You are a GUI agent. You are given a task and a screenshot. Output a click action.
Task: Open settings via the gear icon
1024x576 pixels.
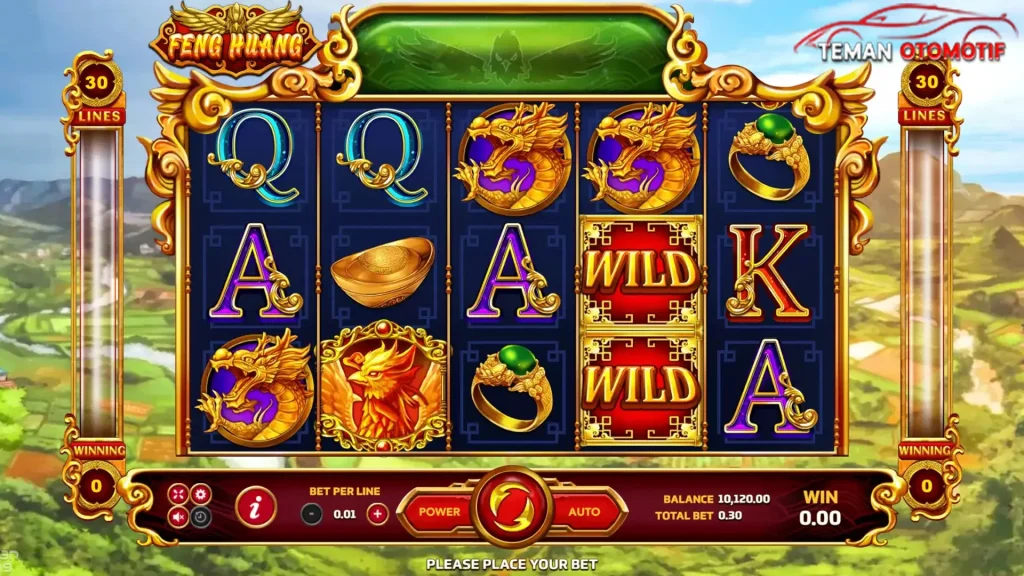click(201, 494)
